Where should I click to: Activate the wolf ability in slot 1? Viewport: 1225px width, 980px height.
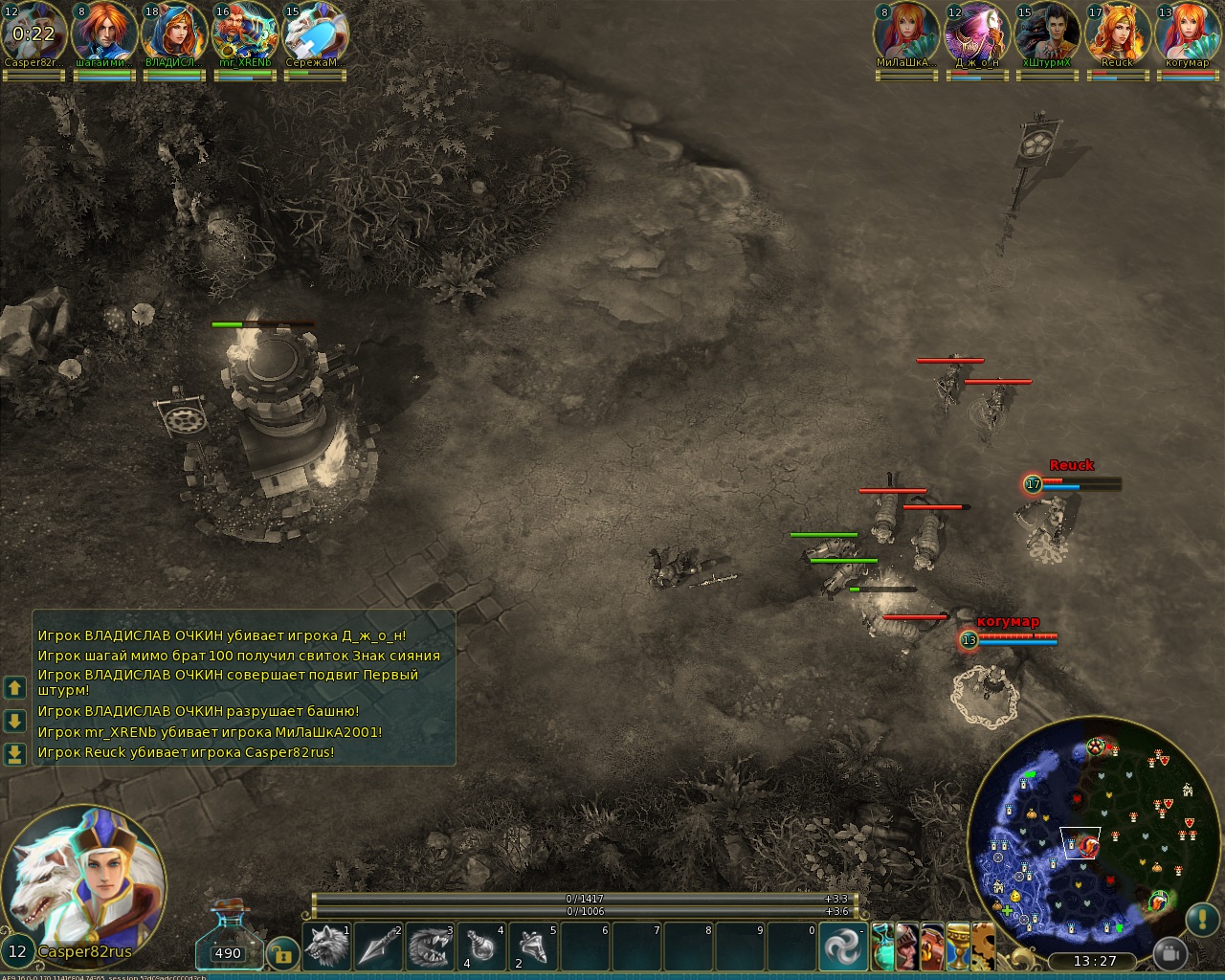tap(327, 947)
